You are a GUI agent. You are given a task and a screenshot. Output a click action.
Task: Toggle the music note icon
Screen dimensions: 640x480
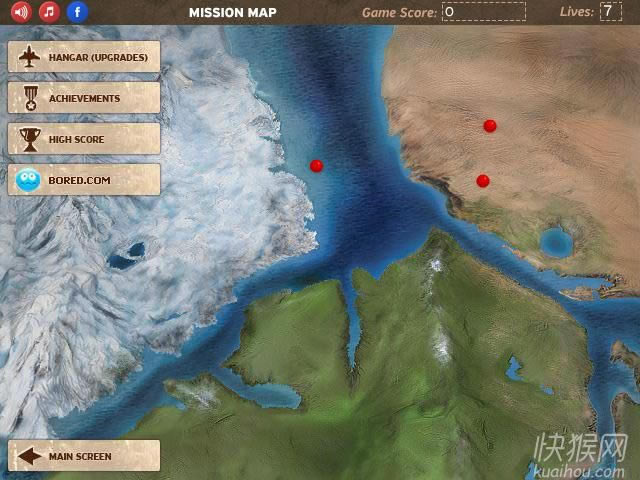(x=49, y=13)
